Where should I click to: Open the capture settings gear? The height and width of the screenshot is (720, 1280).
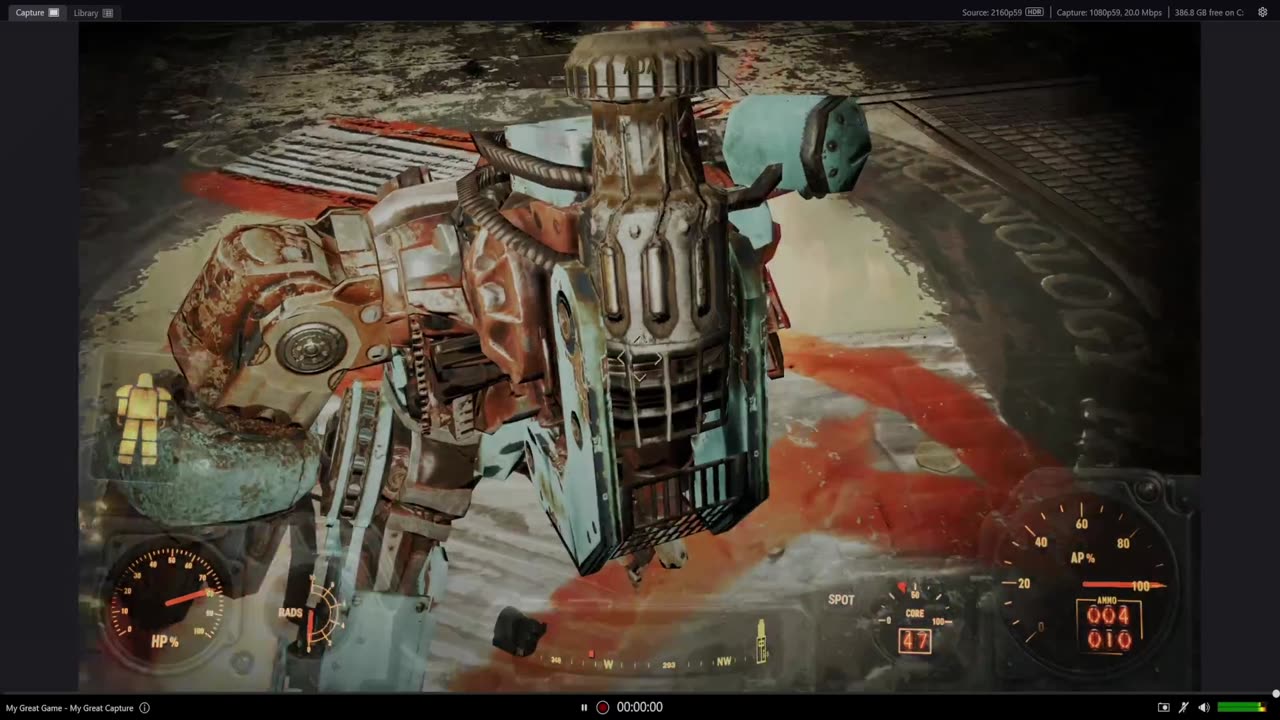pos(1263,13)
